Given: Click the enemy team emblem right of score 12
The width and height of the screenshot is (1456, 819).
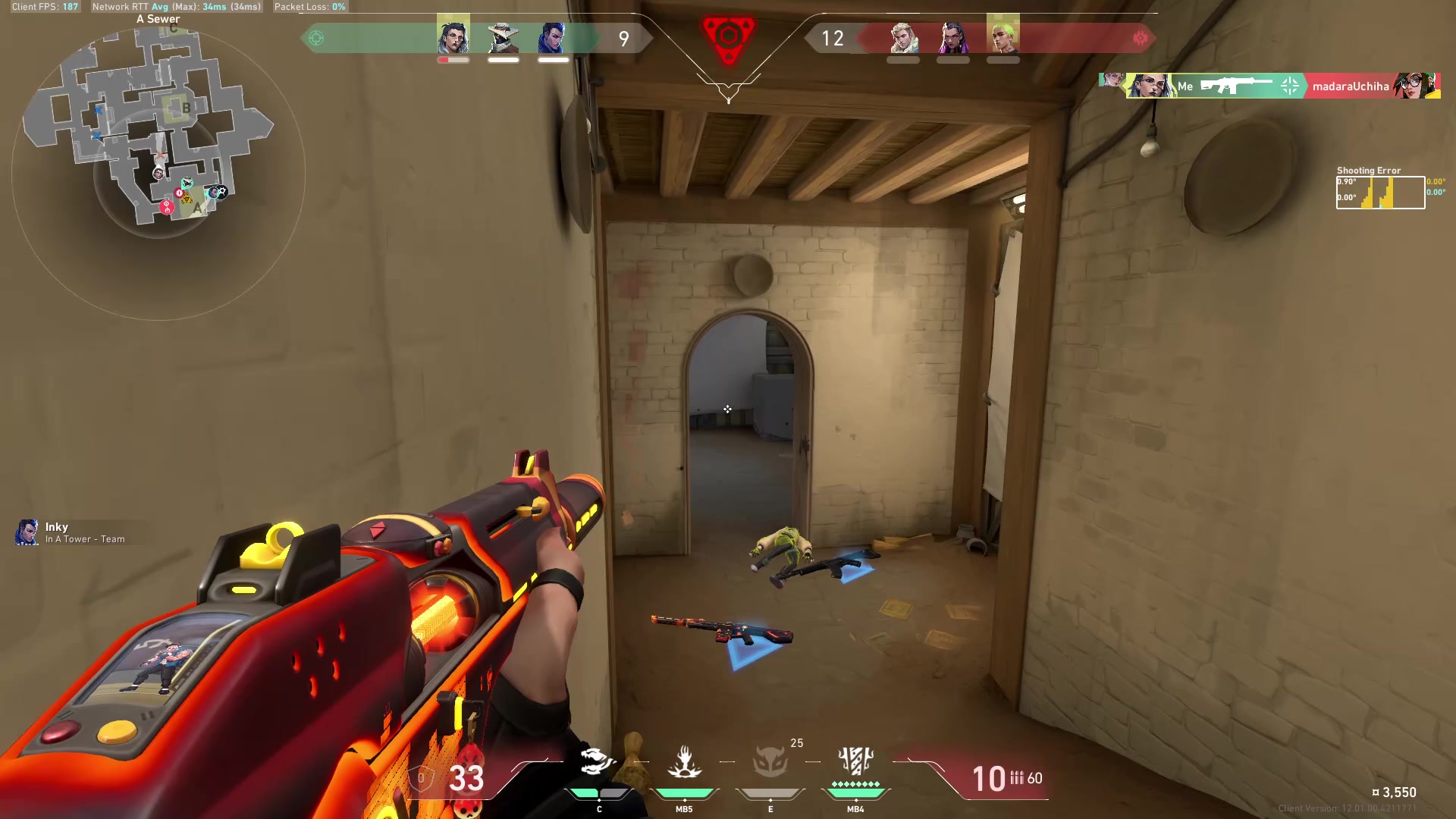Looking at the screenshot, I should tap(1138, 38).
